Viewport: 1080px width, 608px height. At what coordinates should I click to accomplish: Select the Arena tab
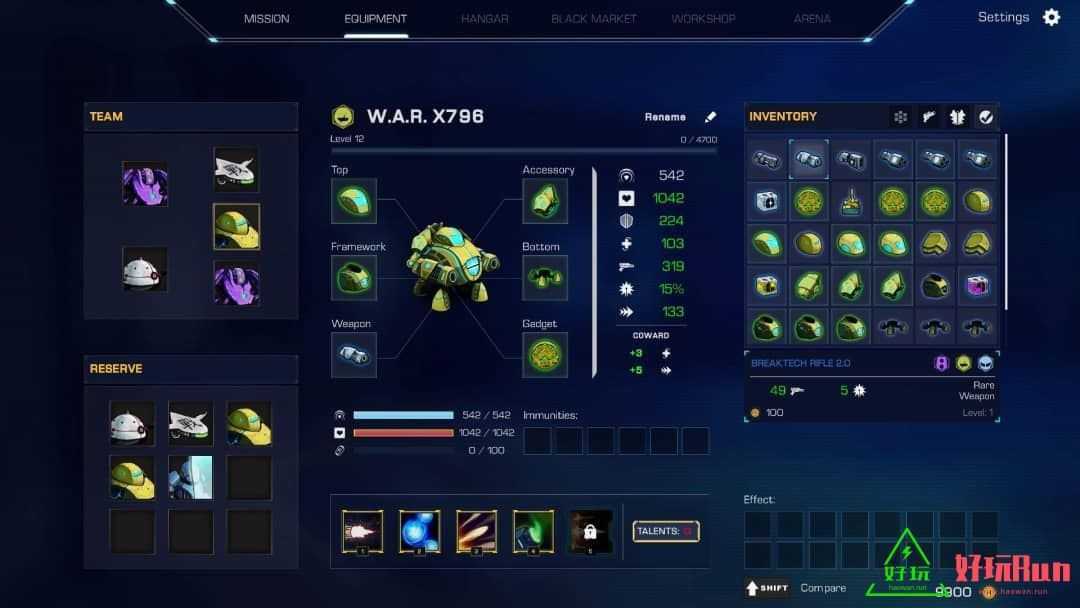click(812, 18)
